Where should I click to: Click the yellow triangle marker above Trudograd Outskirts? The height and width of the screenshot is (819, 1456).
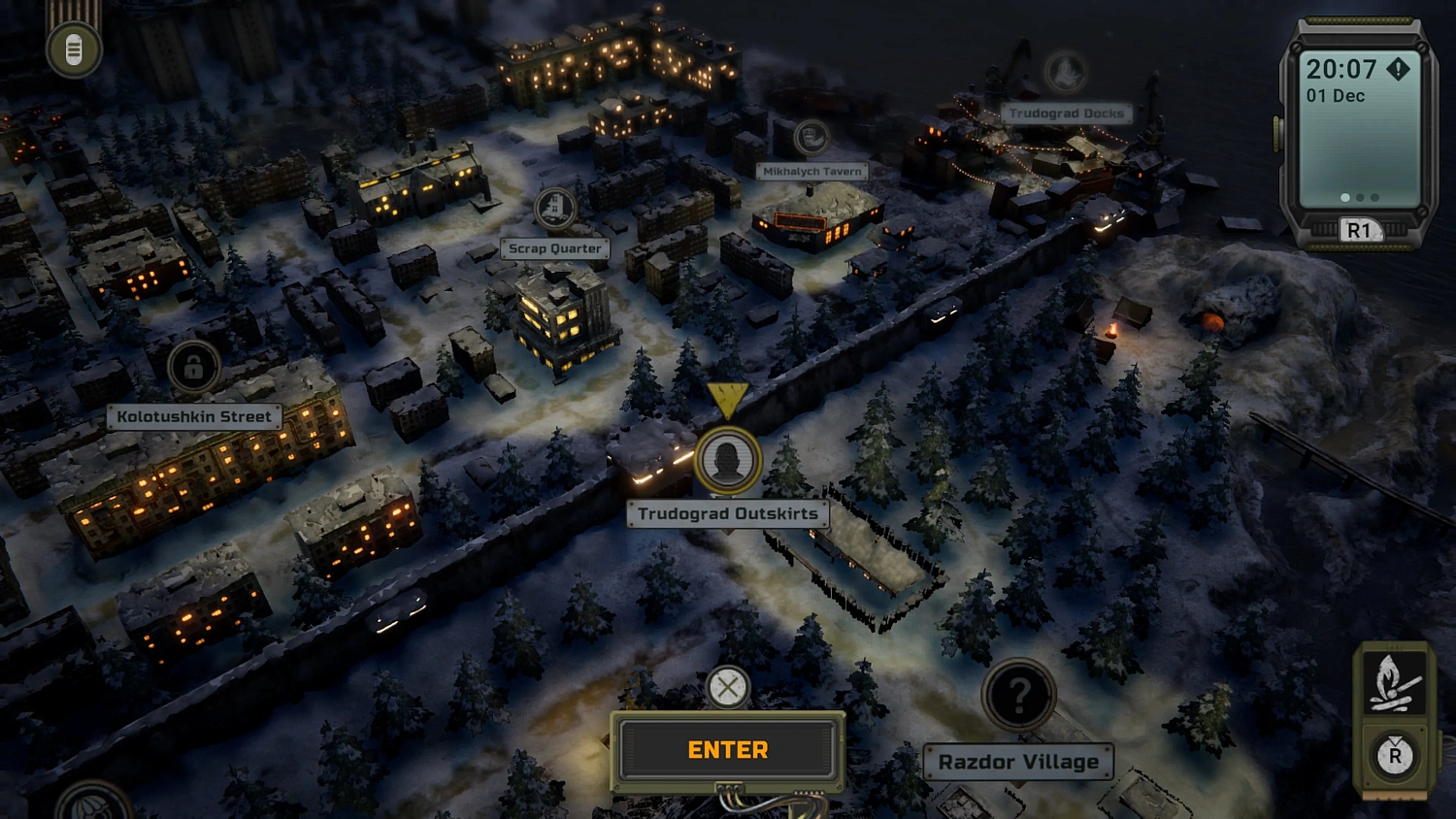pyautogui.click(x=729, y=397)
